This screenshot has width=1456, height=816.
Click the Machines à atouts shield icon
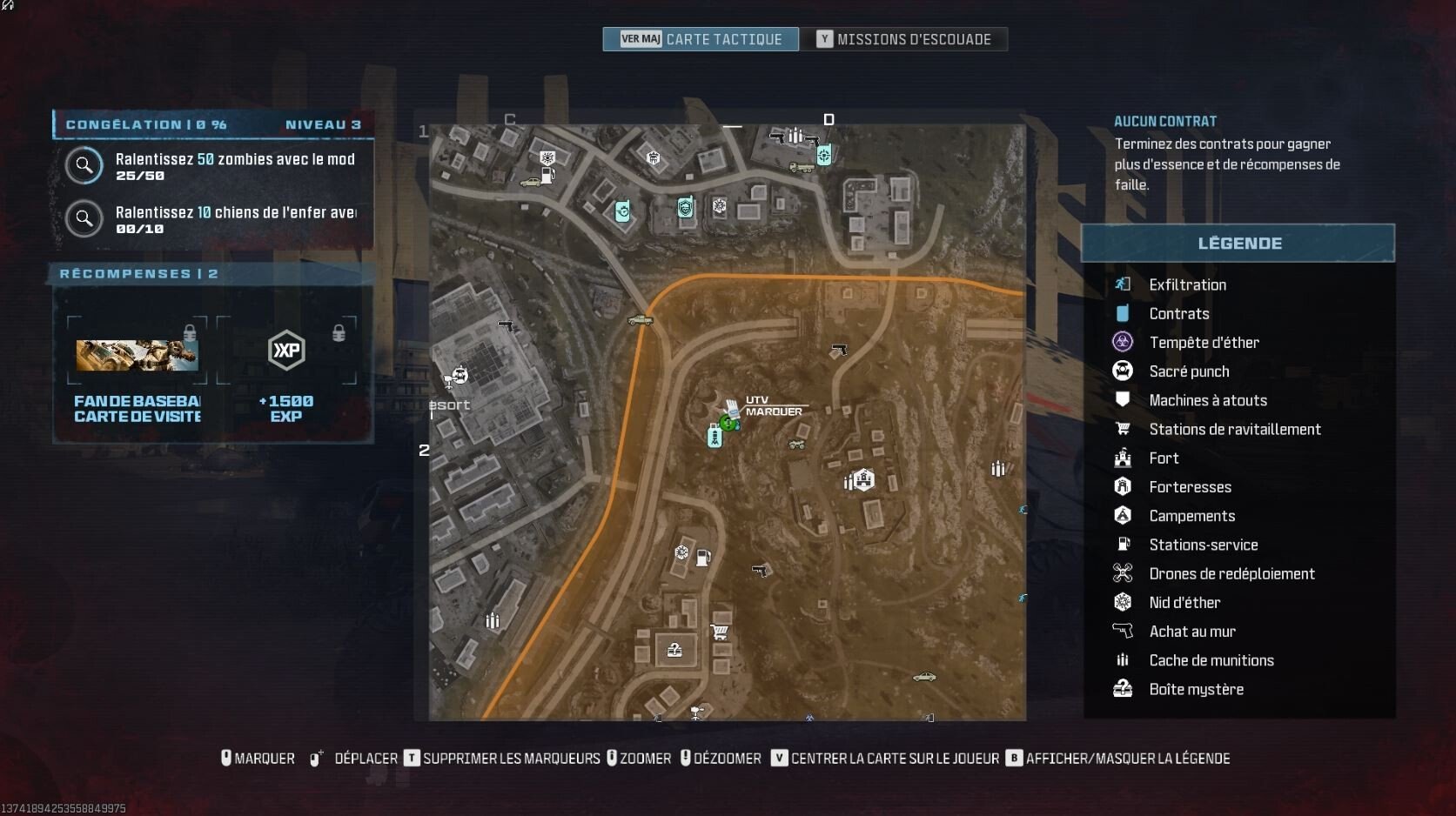tap(1122, 399)
